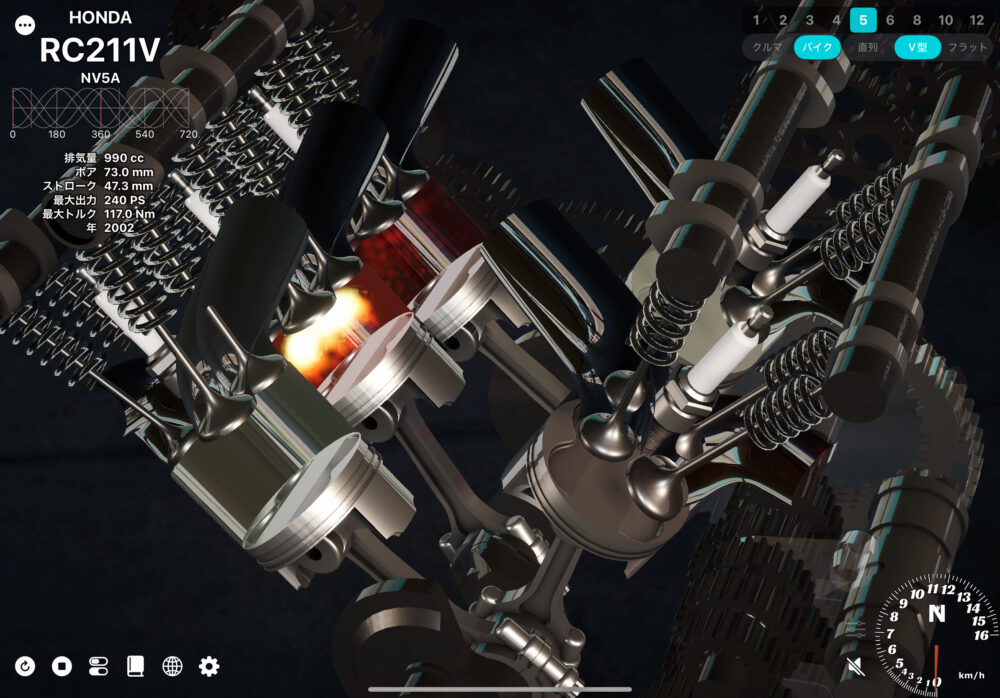Viewport: 1000px width, 698px height.
Task: Click the circular arrow reset icon
Action: pyautogui.click(x=26, y=666)
